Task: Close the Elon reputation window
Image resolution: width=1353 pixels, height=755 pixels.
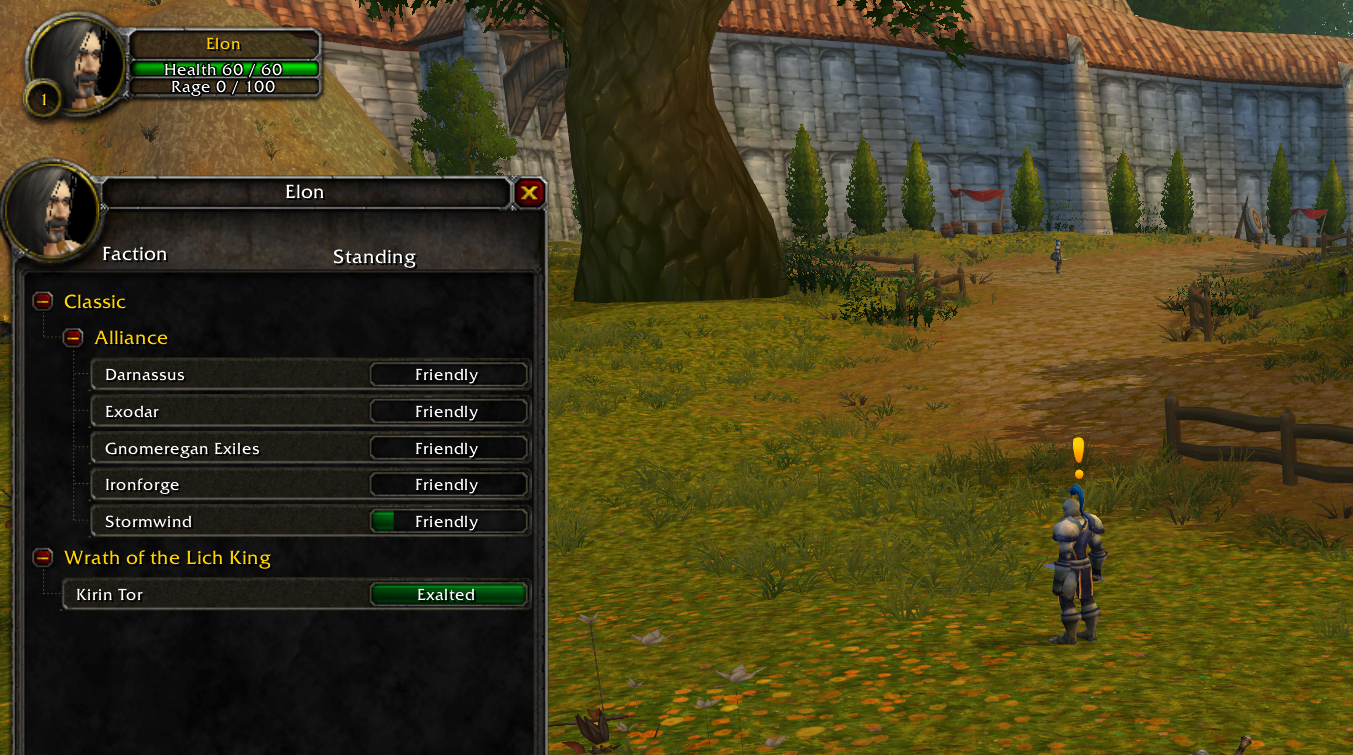Action: (530, 193)
